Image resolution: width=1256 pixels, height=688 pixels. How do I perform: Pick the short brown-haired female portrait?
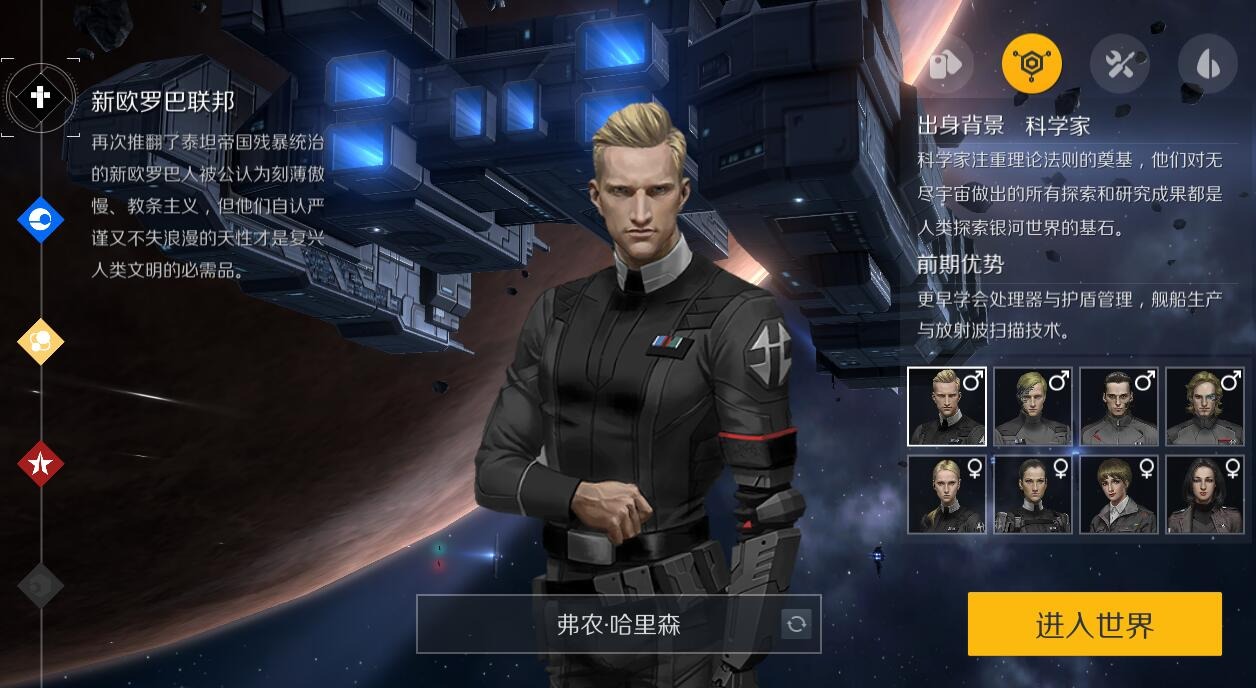coord(1118,494)
